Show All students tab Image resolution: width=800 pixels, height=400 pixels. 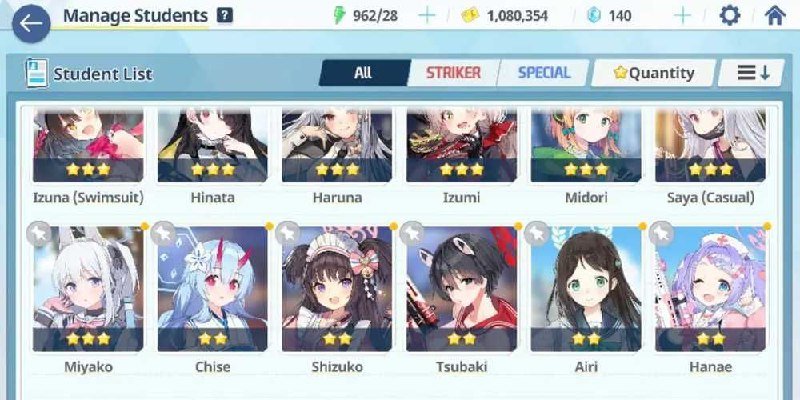click(x=363, y=73)
